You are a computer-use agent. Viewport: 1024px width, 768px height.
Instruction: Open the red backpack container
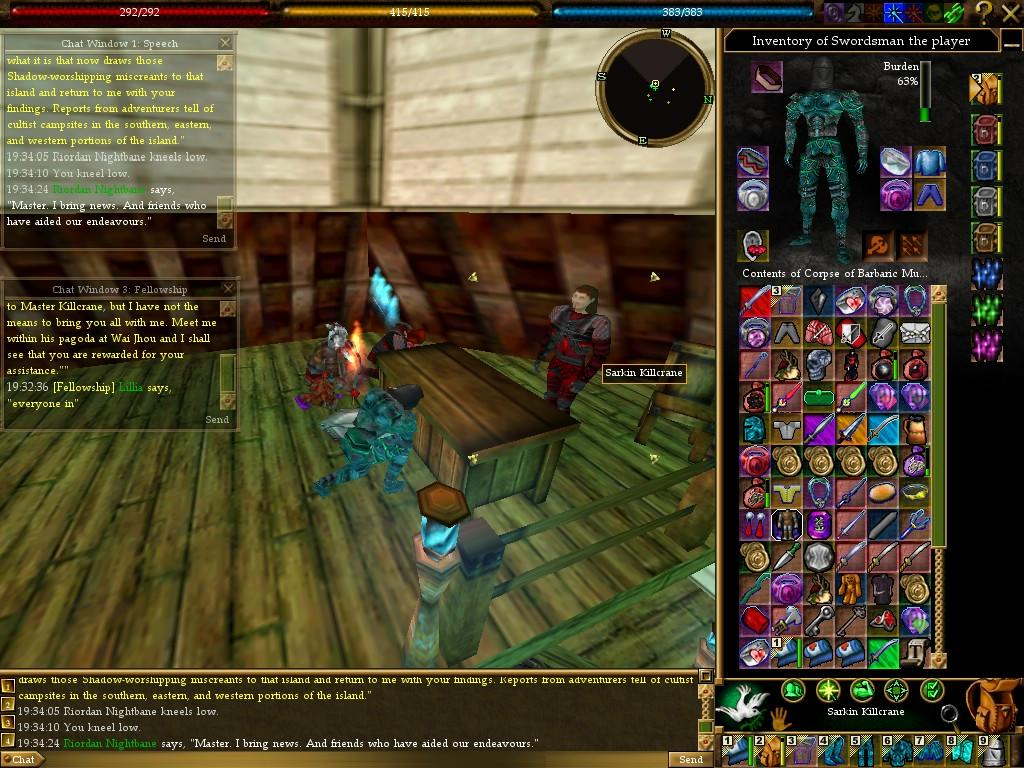pyautogui.click(x=986, y=130)
